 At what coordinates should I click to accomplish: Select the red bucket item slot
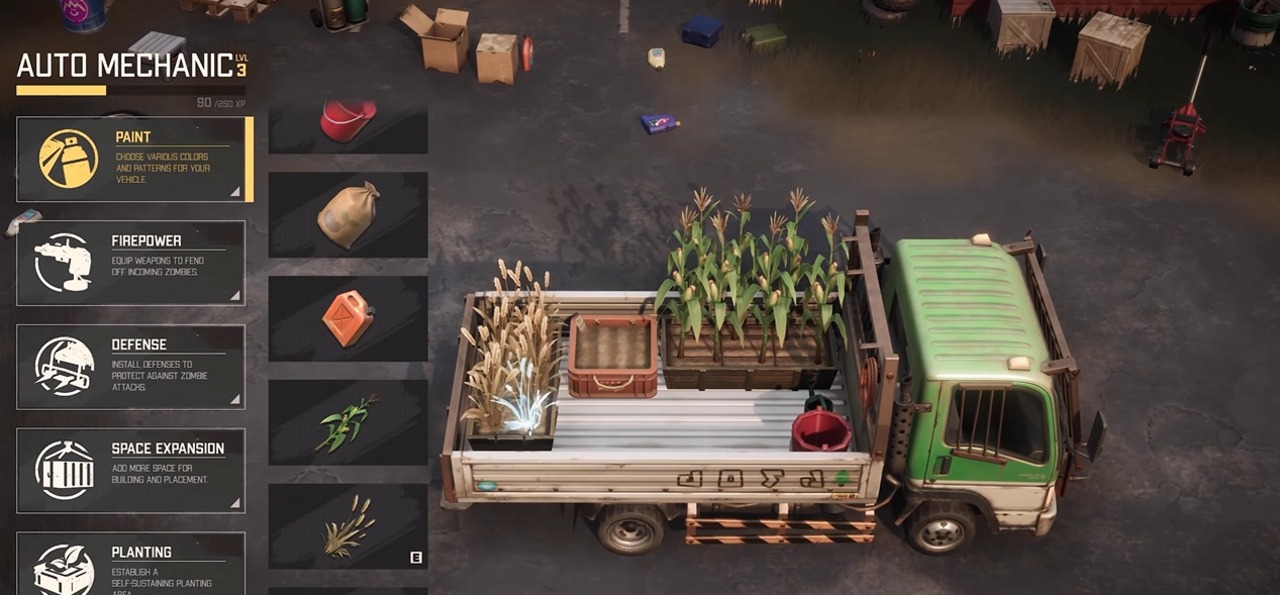point(348,126)
